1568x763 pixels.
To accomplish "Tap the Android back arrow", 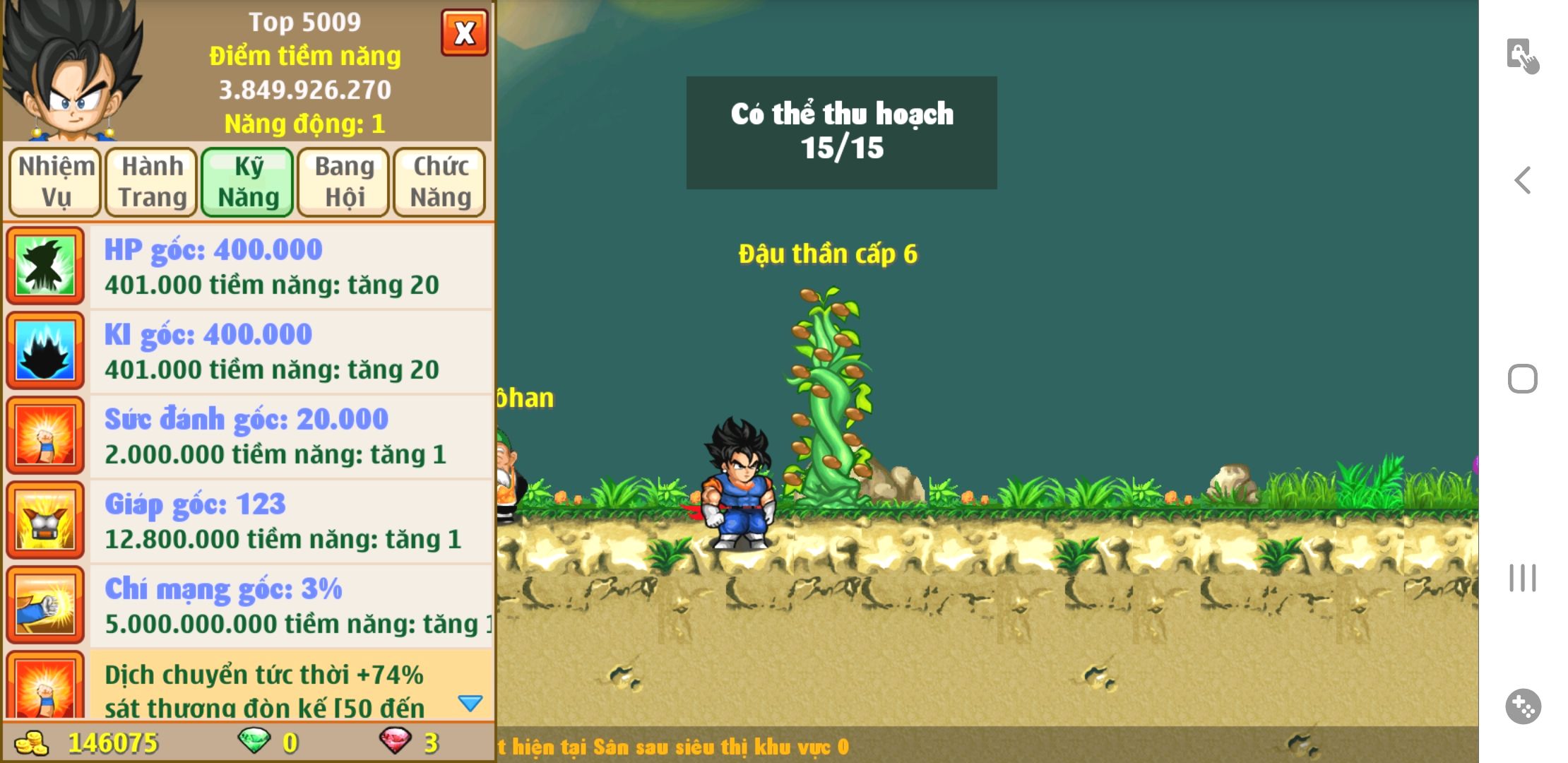I will point(1523,180).
